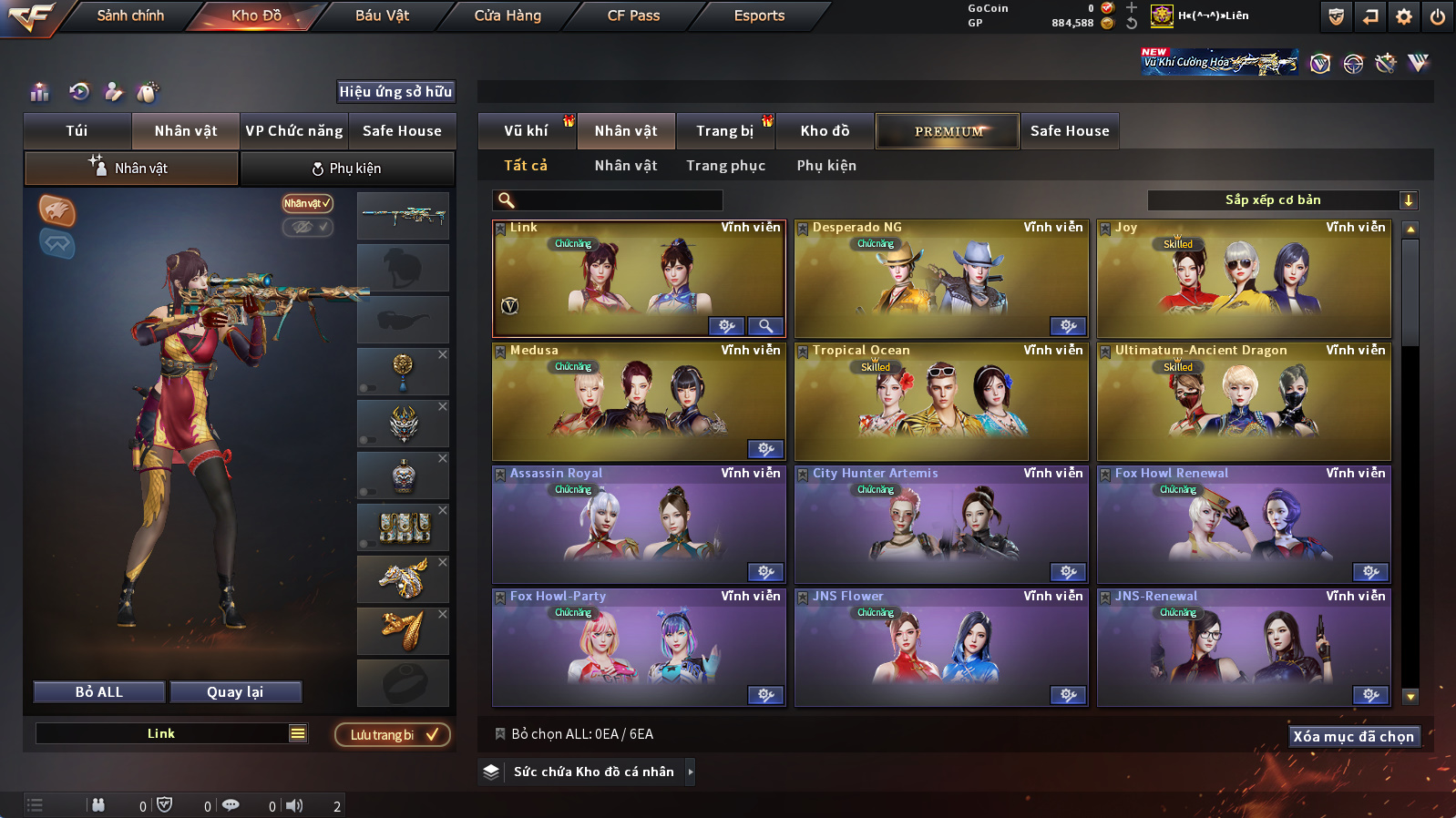Remove all gear with Bỏ ALL
Screen dimensions: 1456x818
(99, 692)
